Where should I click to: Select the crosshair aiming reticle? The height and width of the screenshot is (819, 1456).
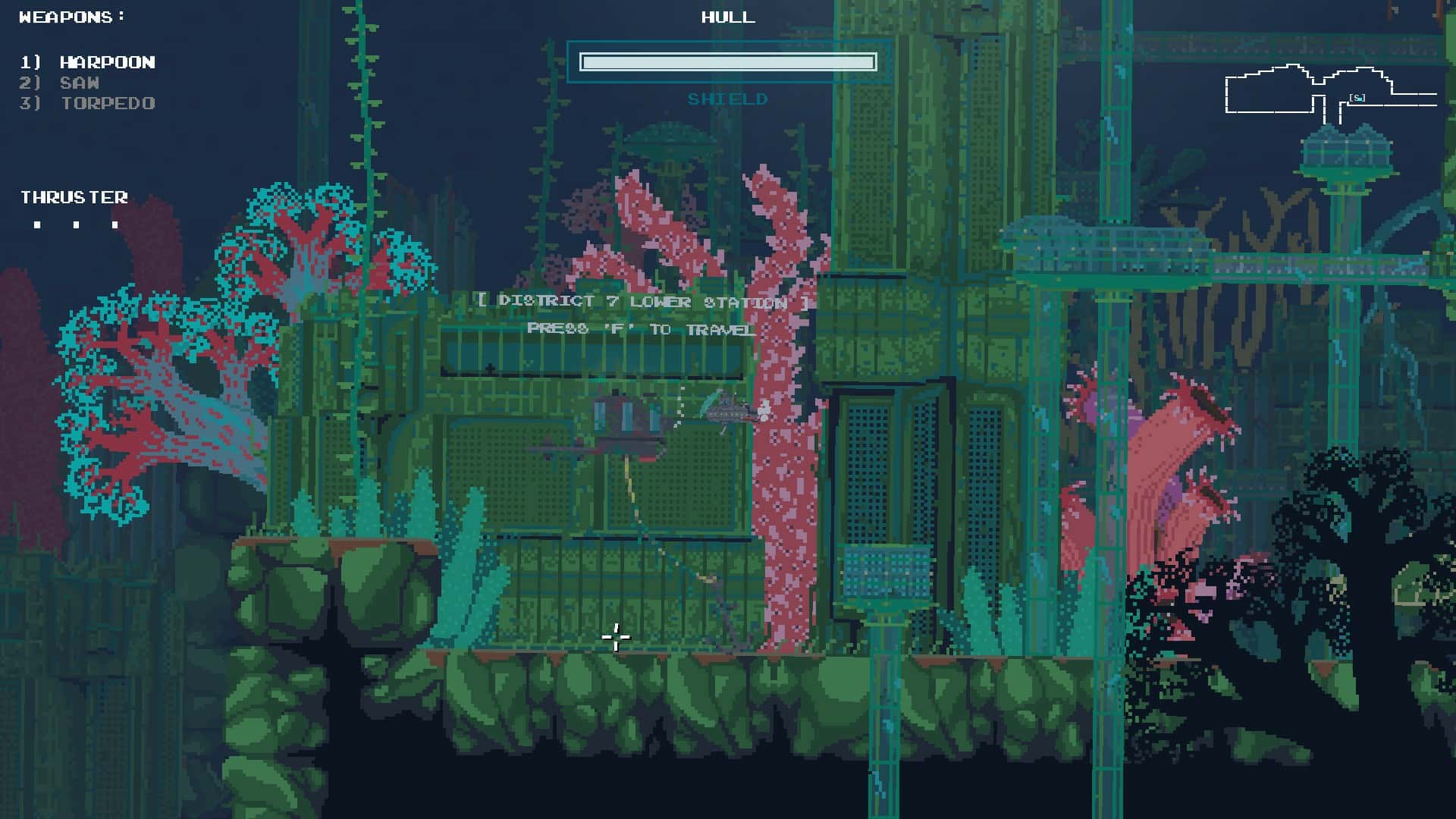pos(616,638)
